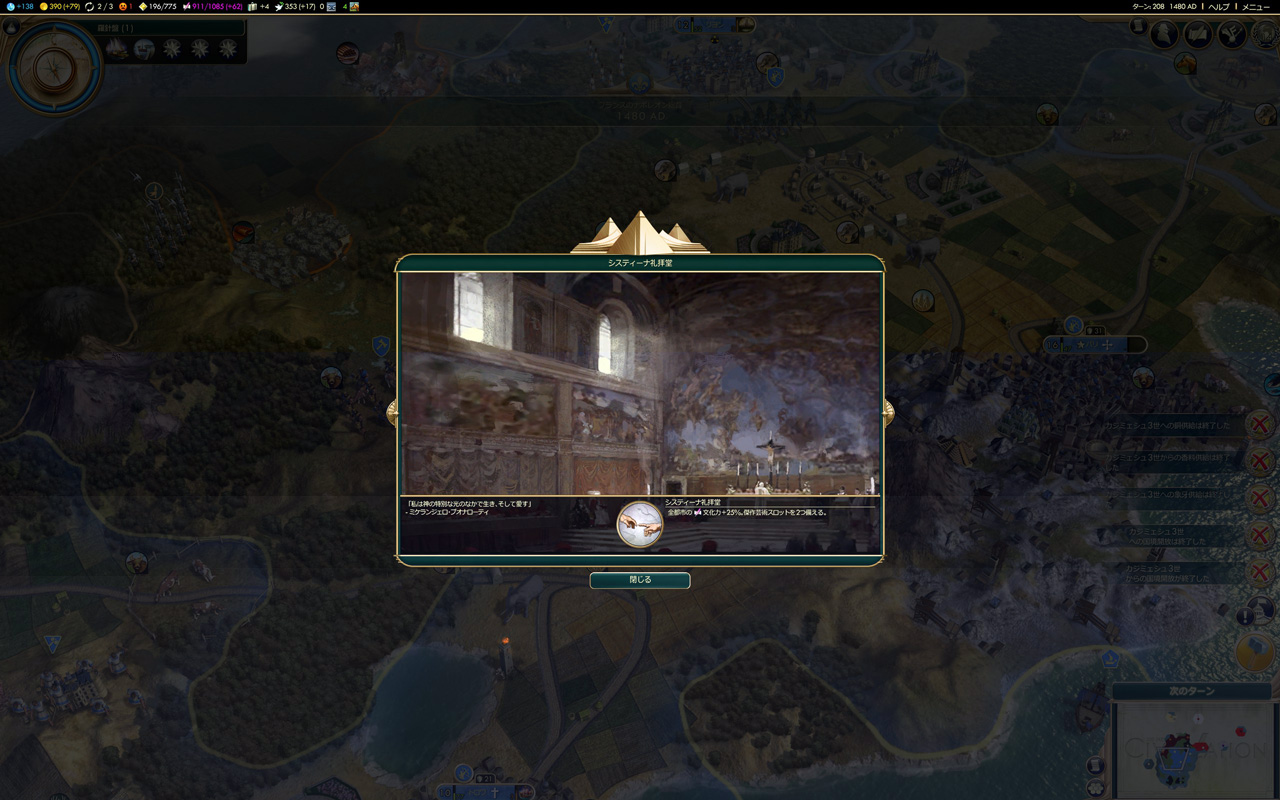The image size is (1280, 800).
Task: Click the trade routes counter in top bar
Action: (98, 6)
